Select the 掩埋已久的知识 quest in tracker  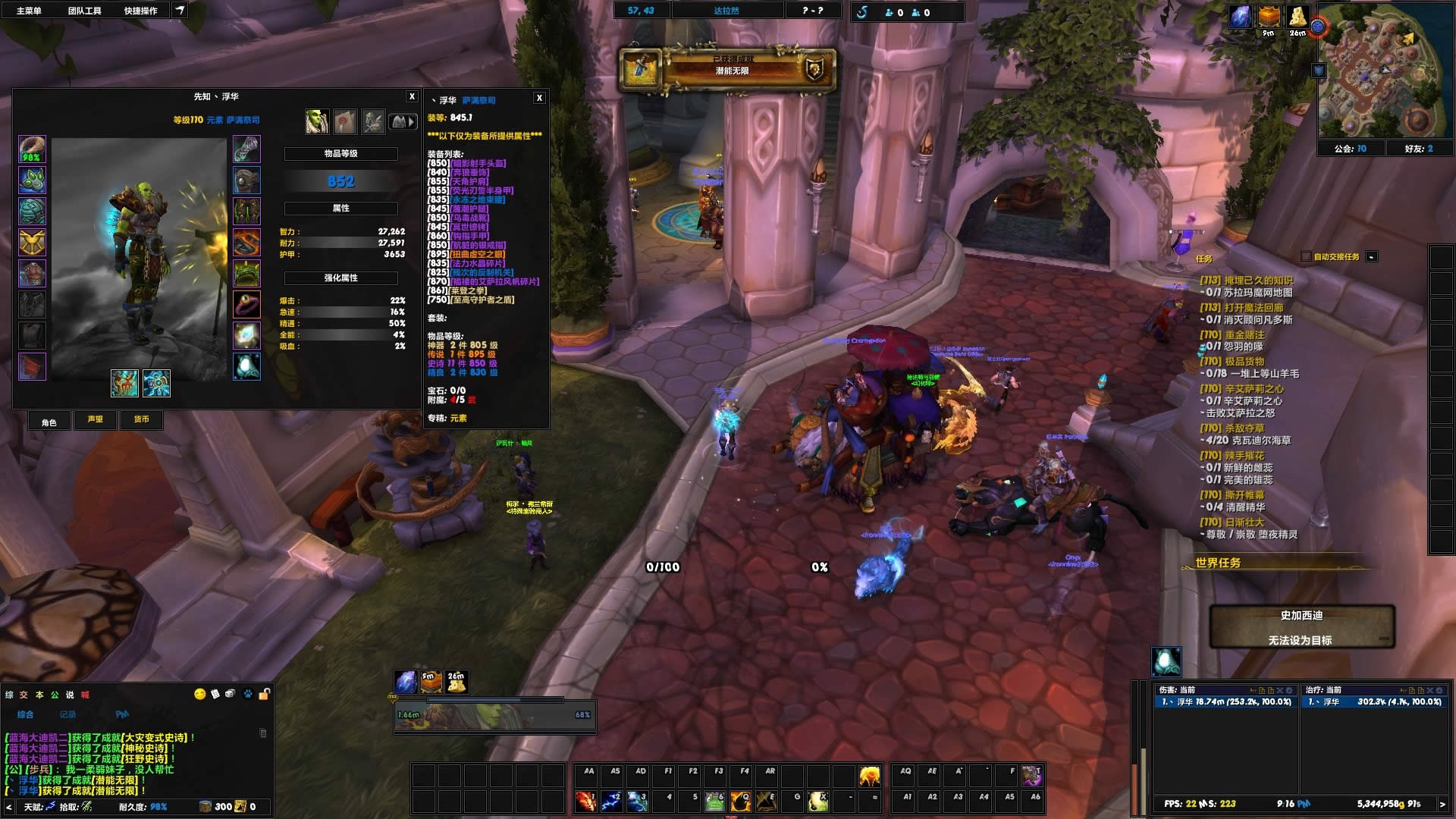coord(1258,281)
